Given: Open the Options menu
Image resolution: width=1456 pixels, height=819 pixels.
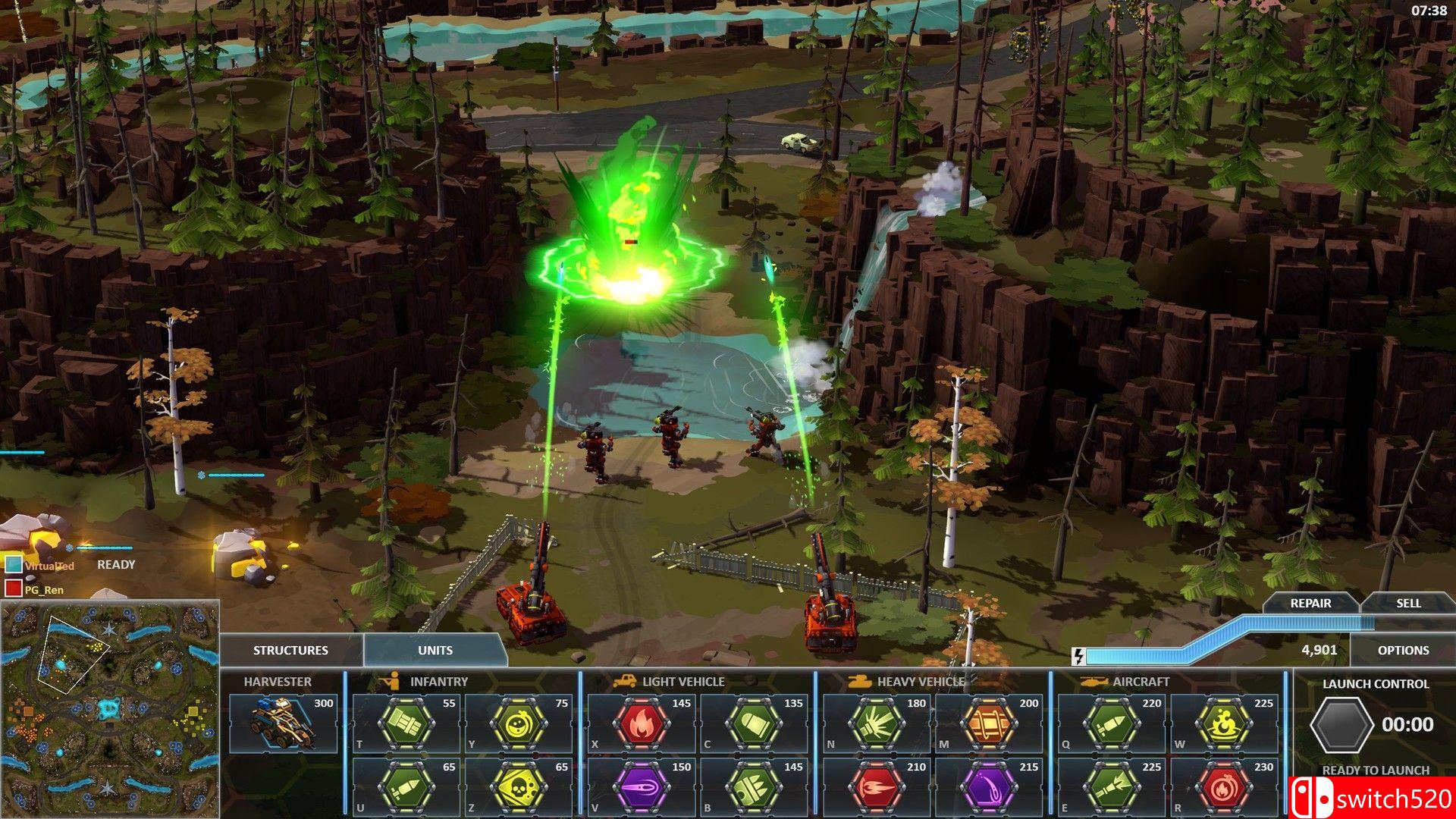Looking at the screenshot, I should pos(1403,650).
